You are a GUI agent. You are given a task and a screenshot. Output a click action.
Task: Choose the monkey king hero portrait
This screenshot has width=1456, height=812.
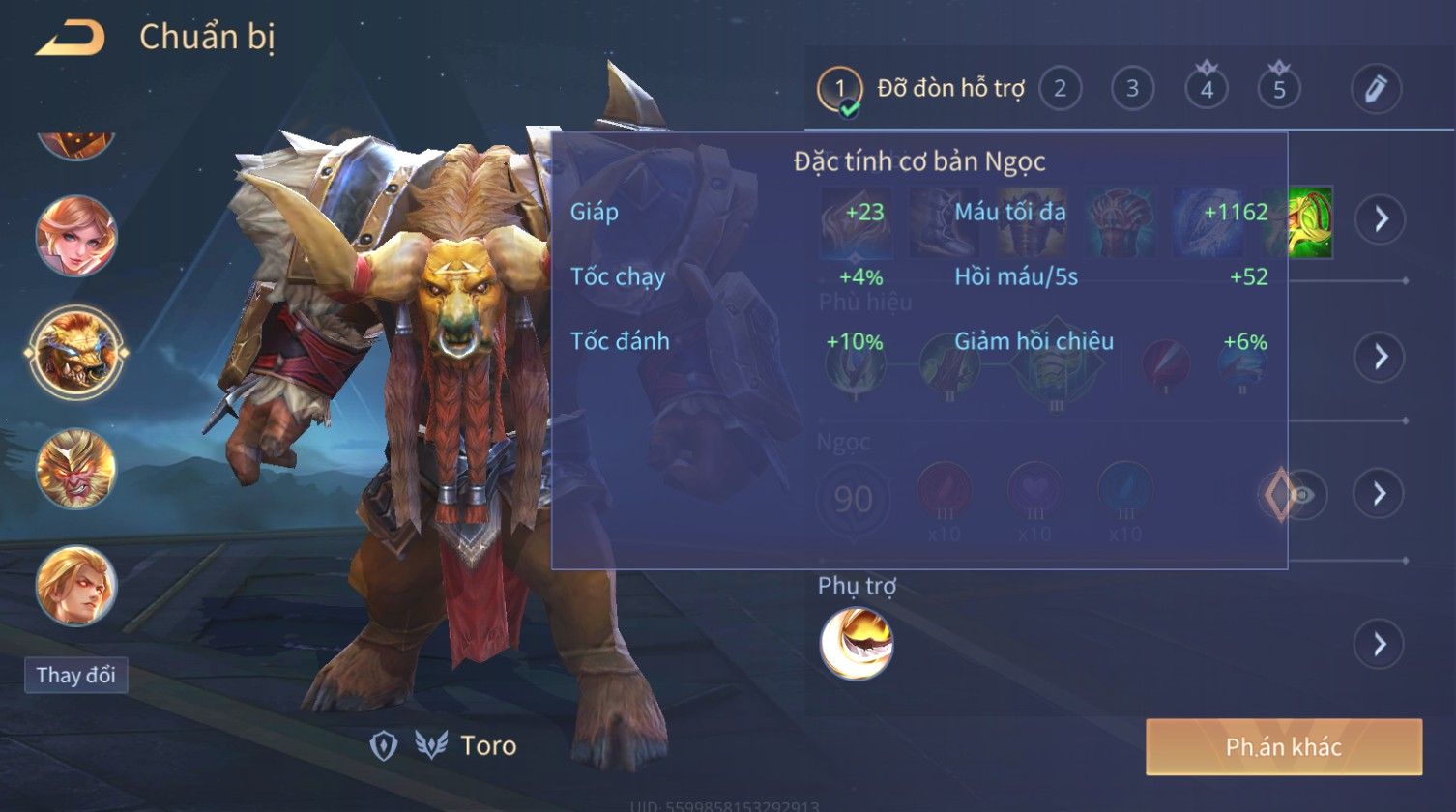point(76,470)
